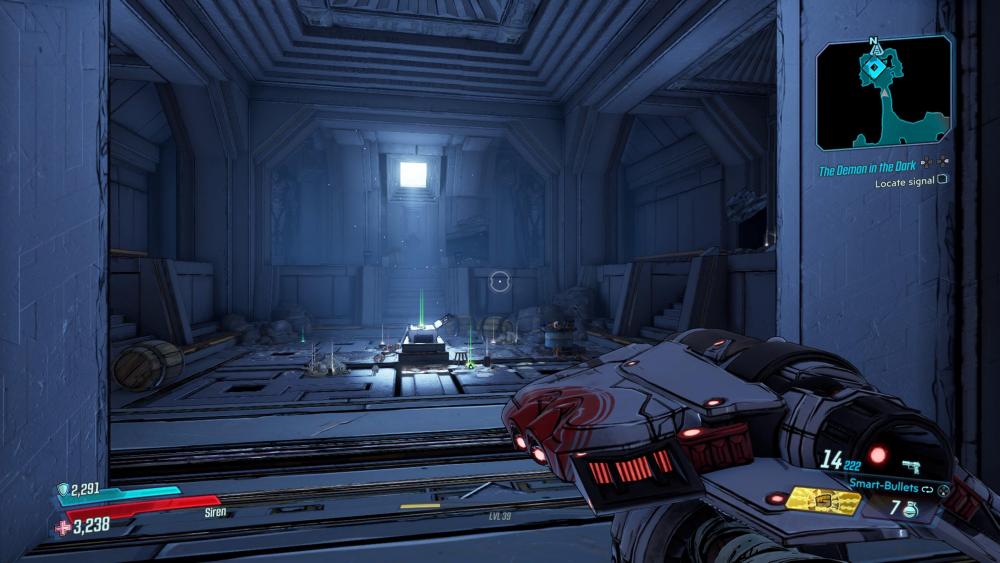Select the pistol weapon icon

pos(911,464)
